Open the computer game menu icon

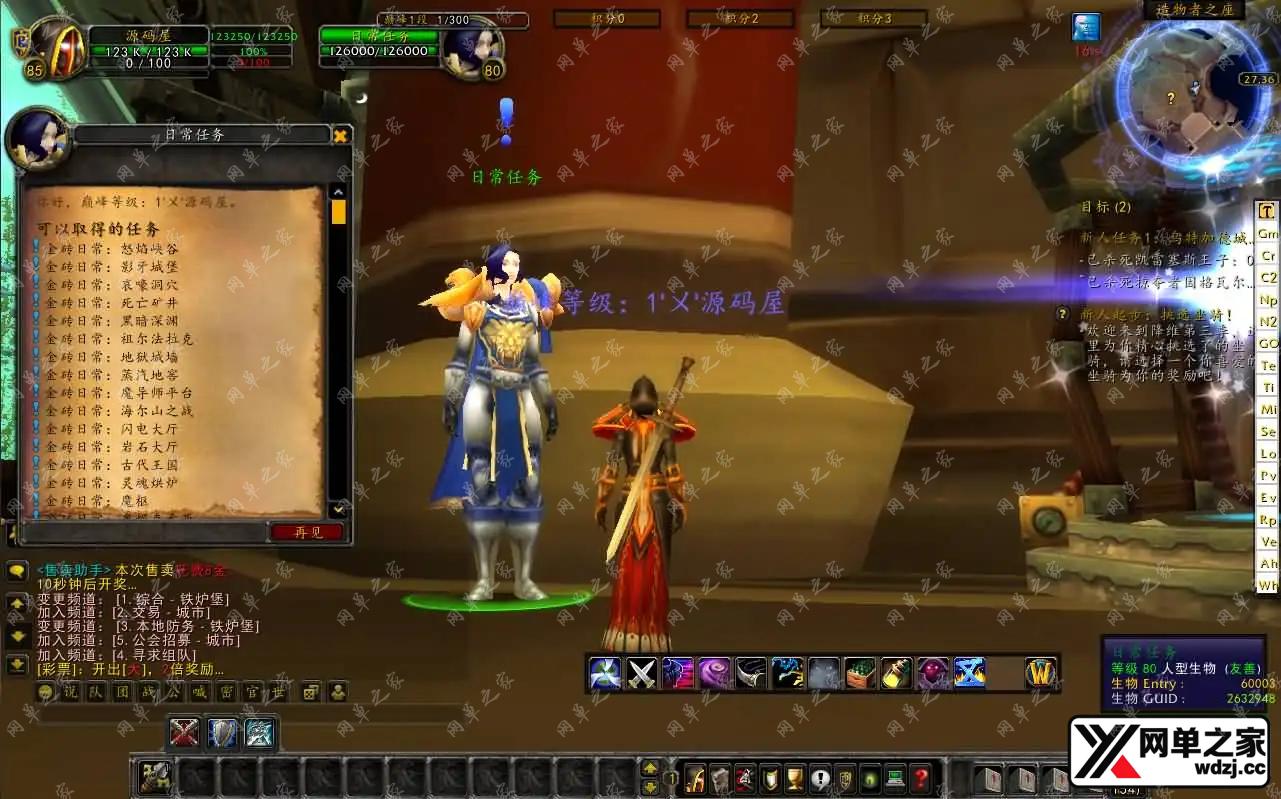coord(895,778)
